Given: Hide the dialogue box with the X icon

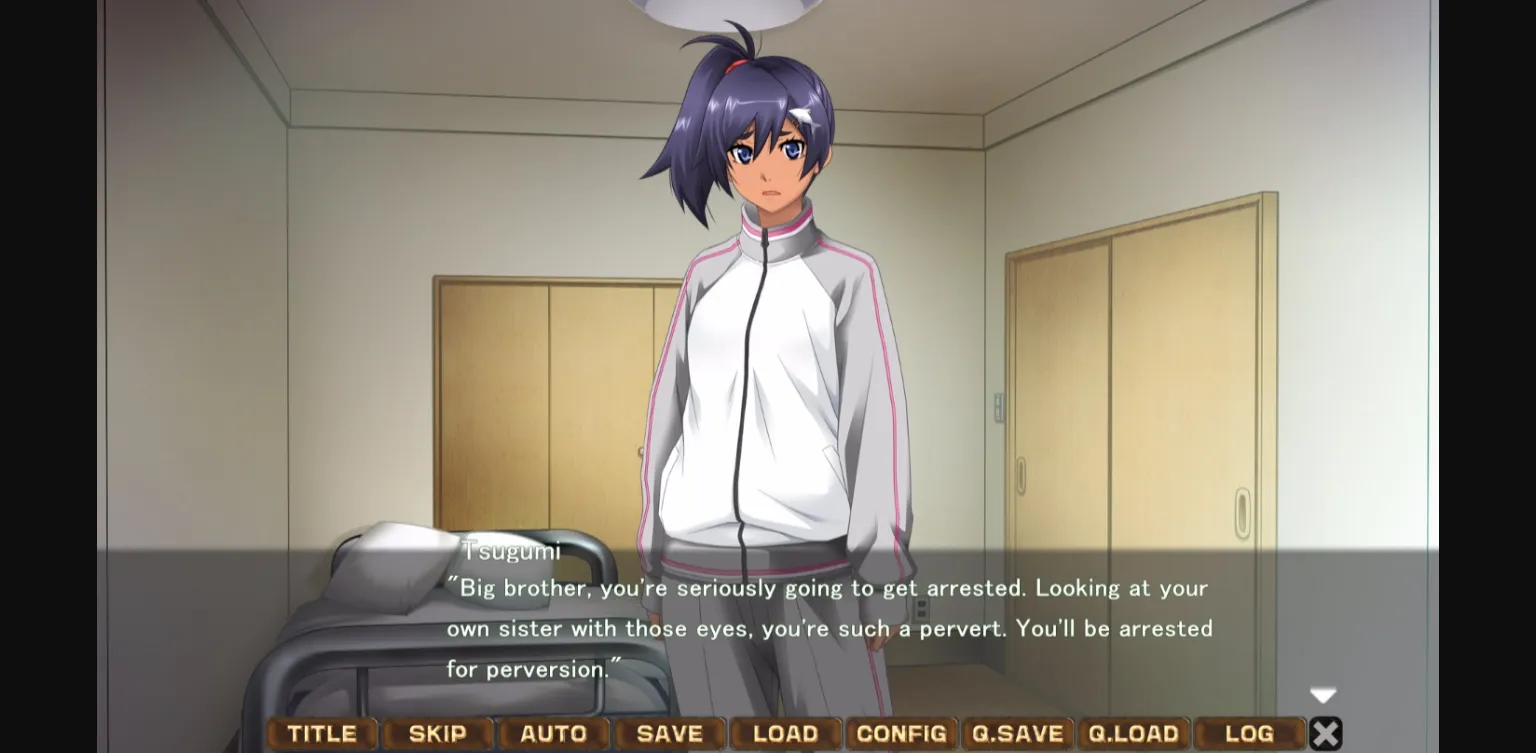Looking at the screenshot, I should 1325,733.
